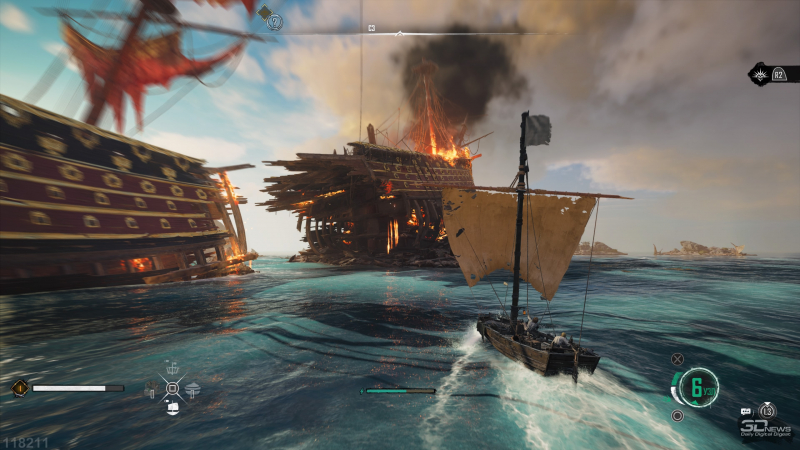Click the diamond objective marker at the top

point(264,13)
